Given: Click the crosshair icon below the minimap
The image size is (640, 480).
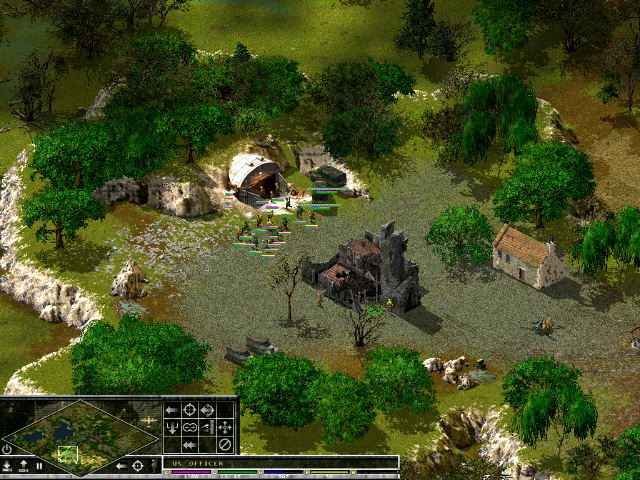Looking at the screenshot, I should pos(138,466).
